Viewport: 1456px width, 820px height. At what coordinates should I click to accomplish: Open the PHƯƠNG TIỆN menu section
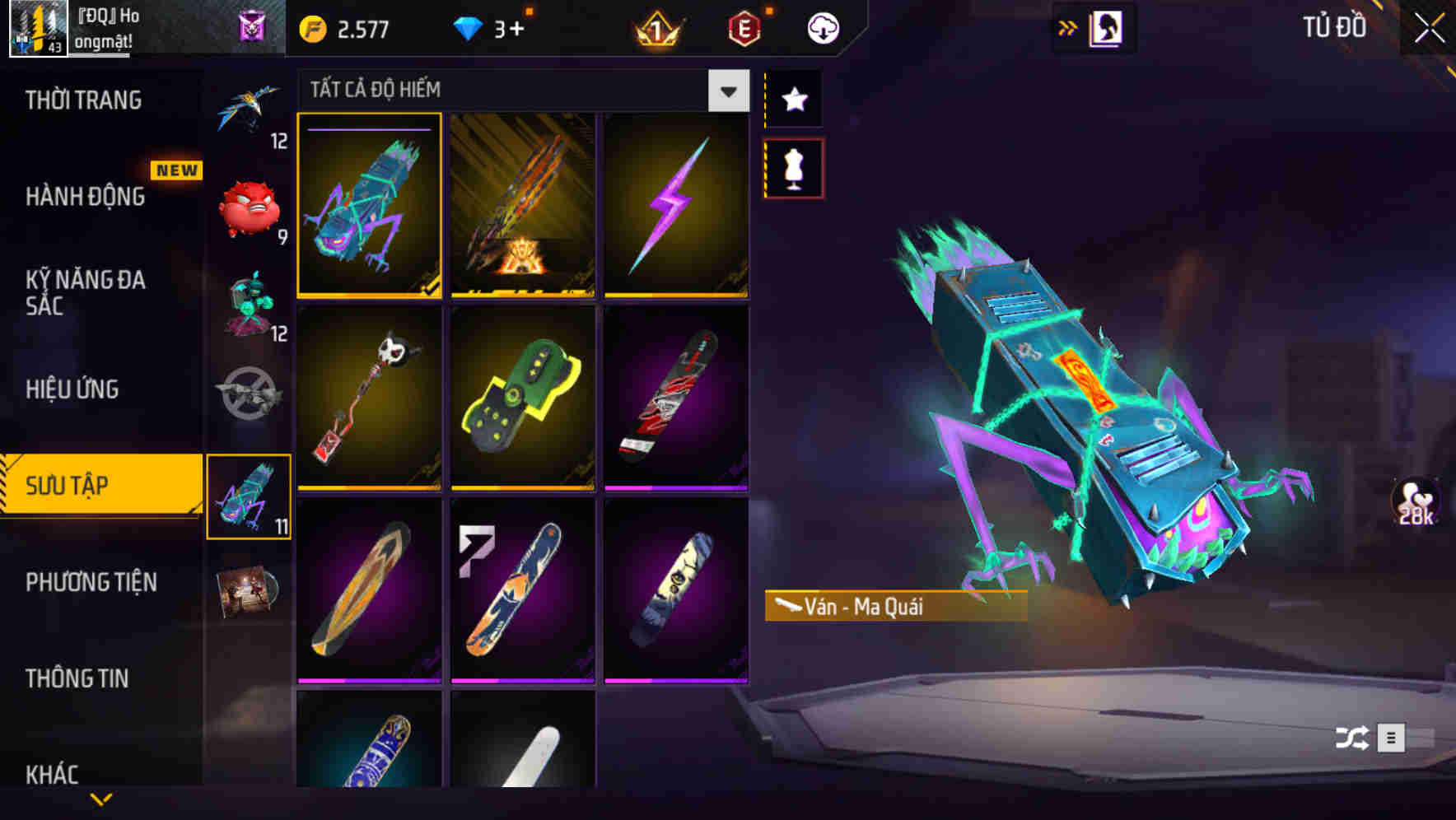(x=91, y=582)
